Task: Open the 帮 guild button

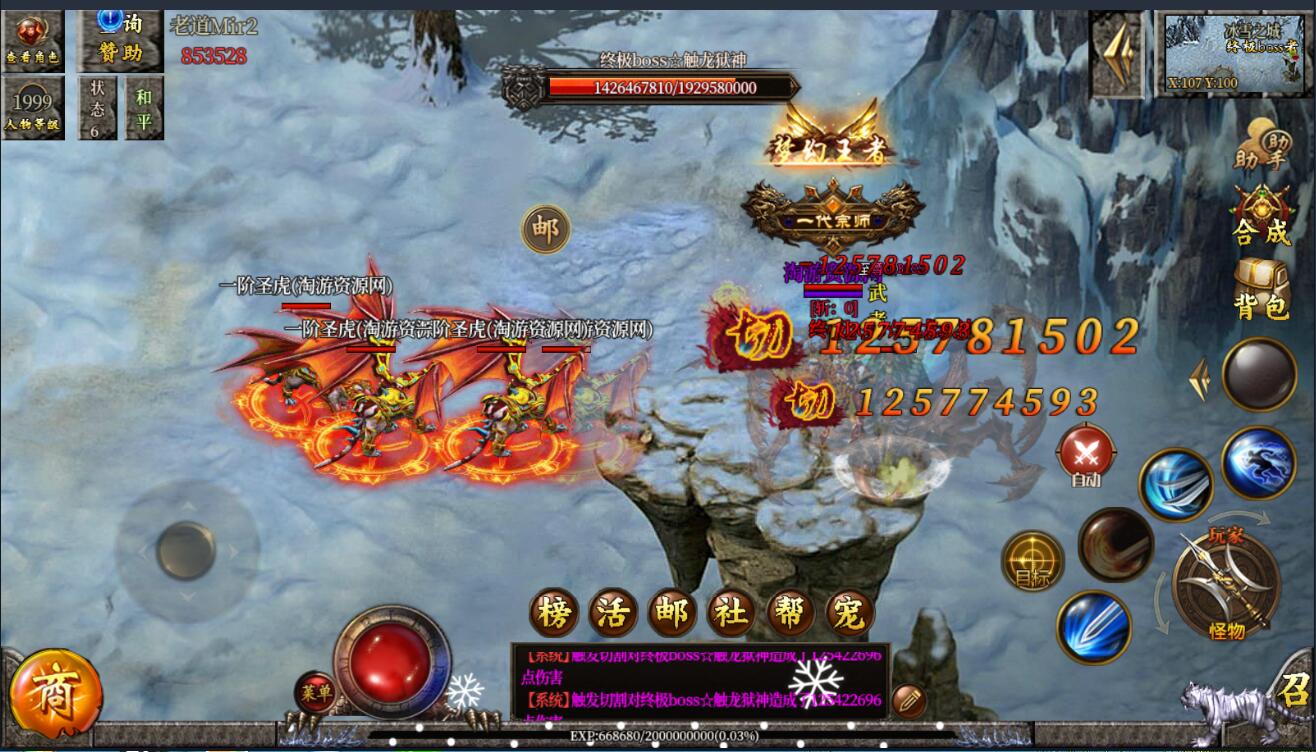Action: point(790,611)
